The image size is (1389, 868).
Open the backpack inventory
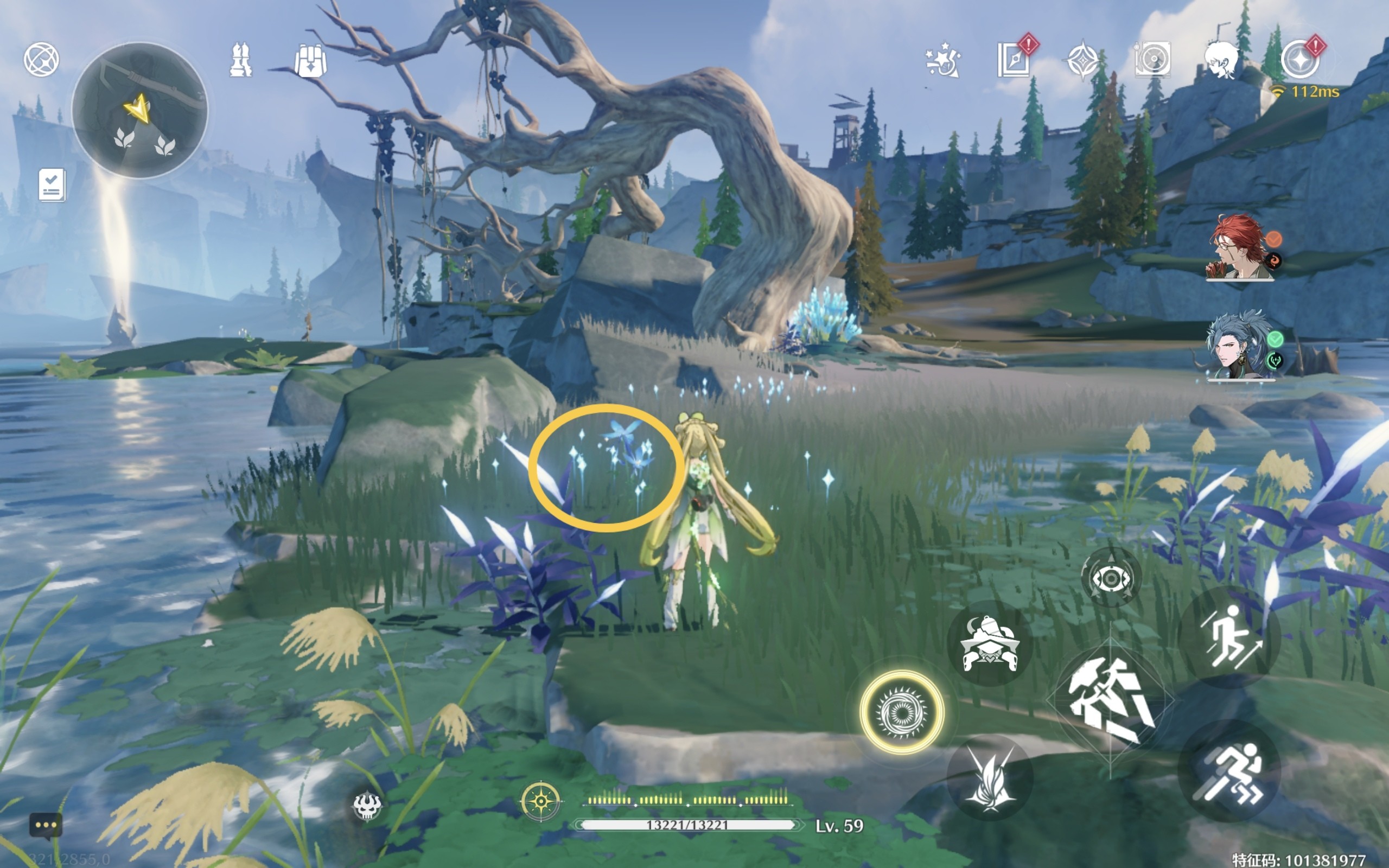[310, 60]
